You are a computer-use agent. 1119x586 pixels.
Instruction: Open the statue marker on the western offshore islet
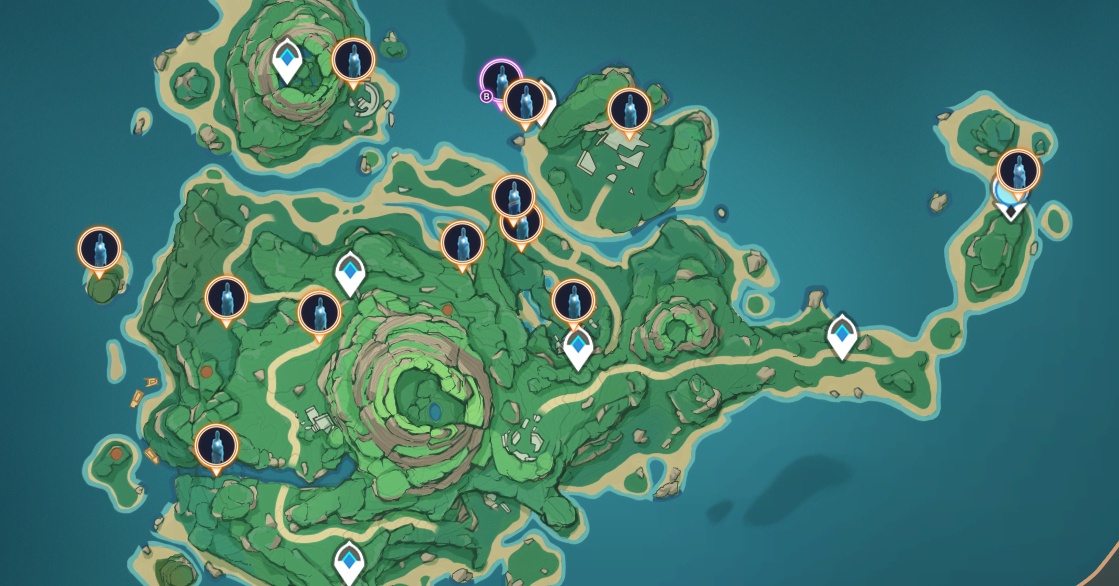[x=99, y=248]
